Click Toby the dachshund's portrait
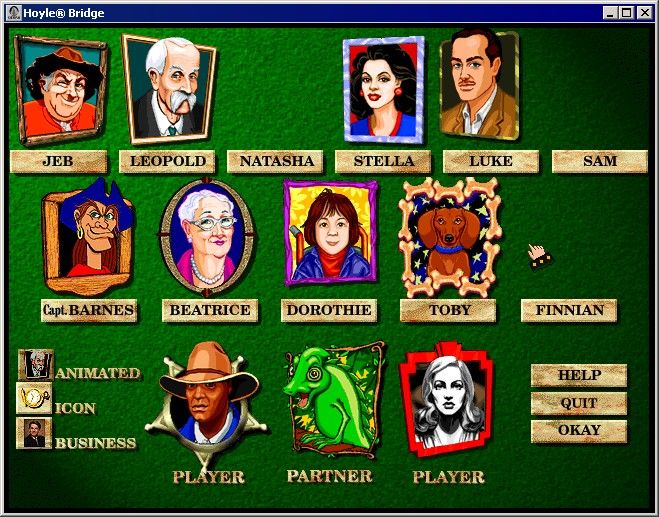659x517 pixels. [447, 235]
